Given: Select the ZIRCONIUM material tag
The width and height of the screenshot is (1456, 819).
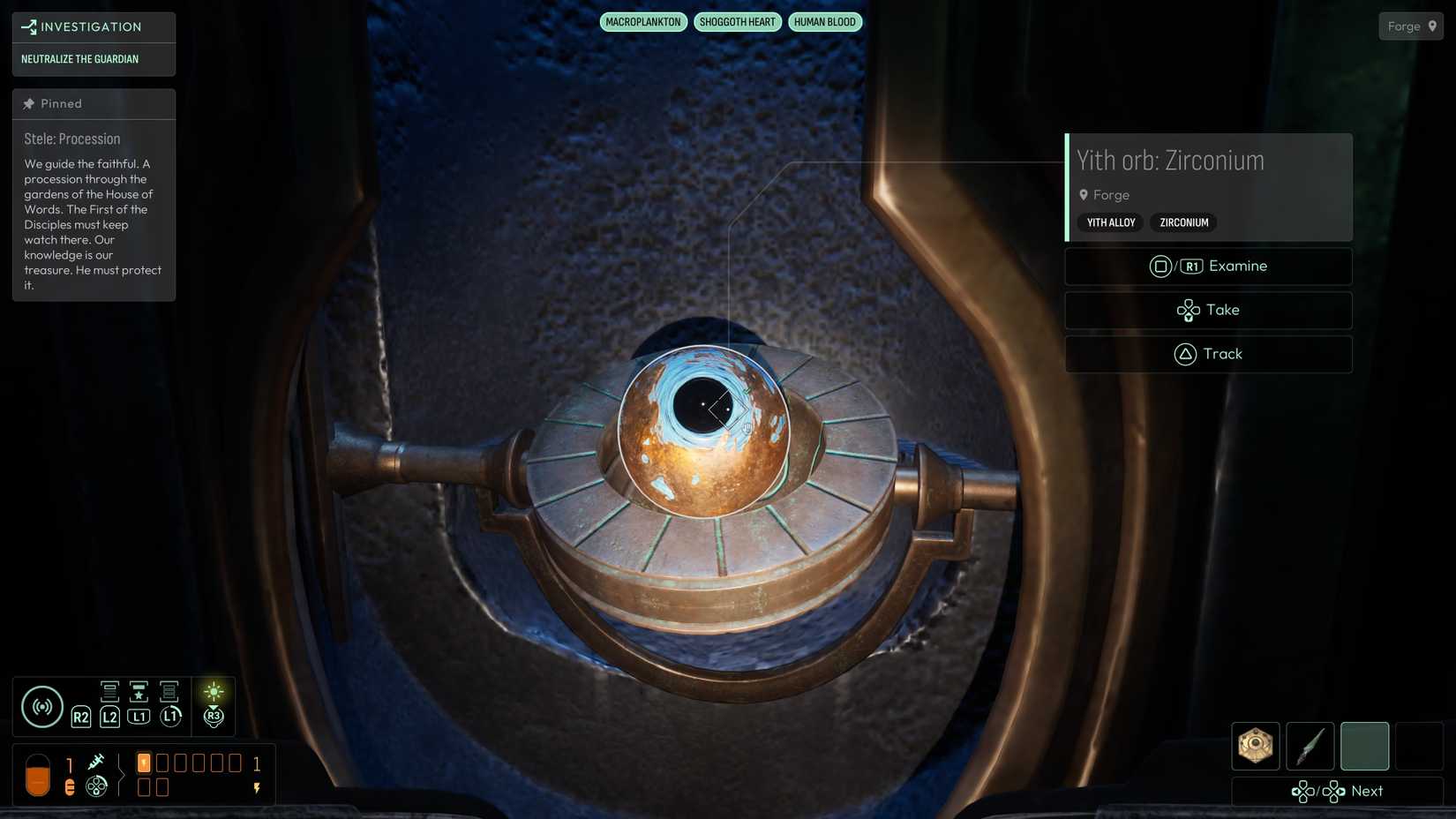Looking at the screenshot, I should tap(1182, 222).
